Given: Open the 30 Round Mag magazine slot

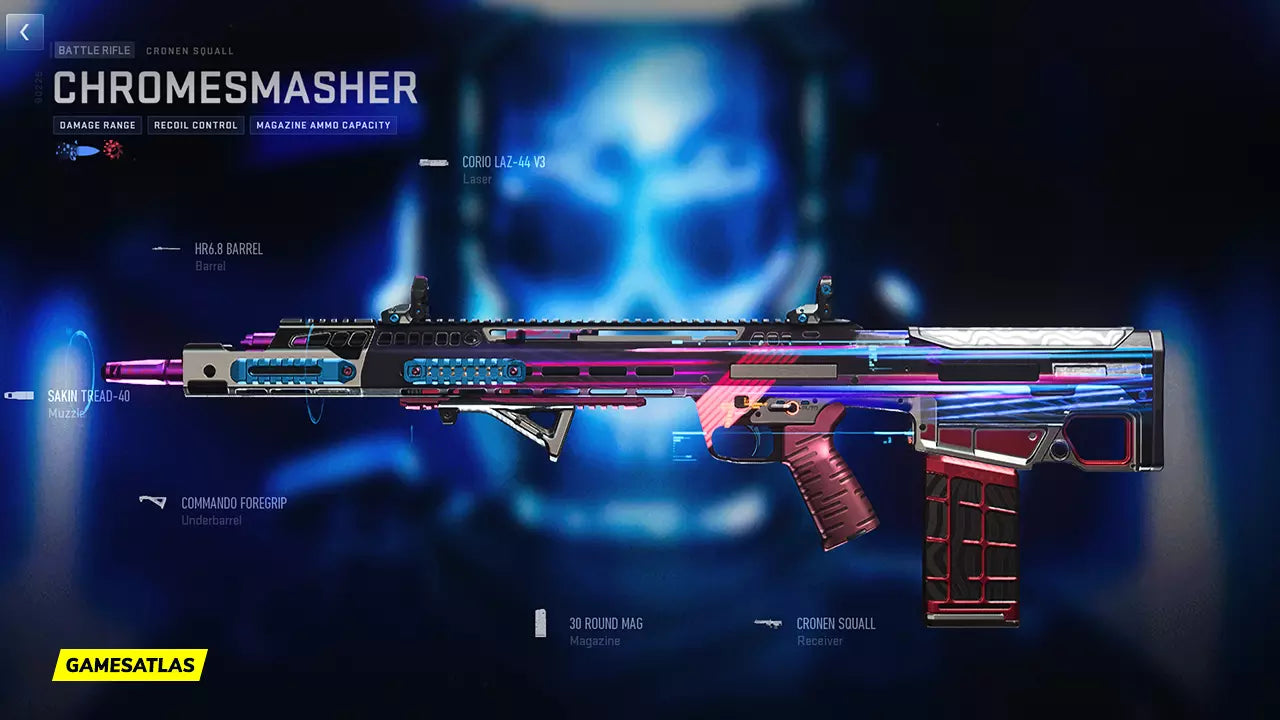Looking at the screenshot, I should 605,624.
